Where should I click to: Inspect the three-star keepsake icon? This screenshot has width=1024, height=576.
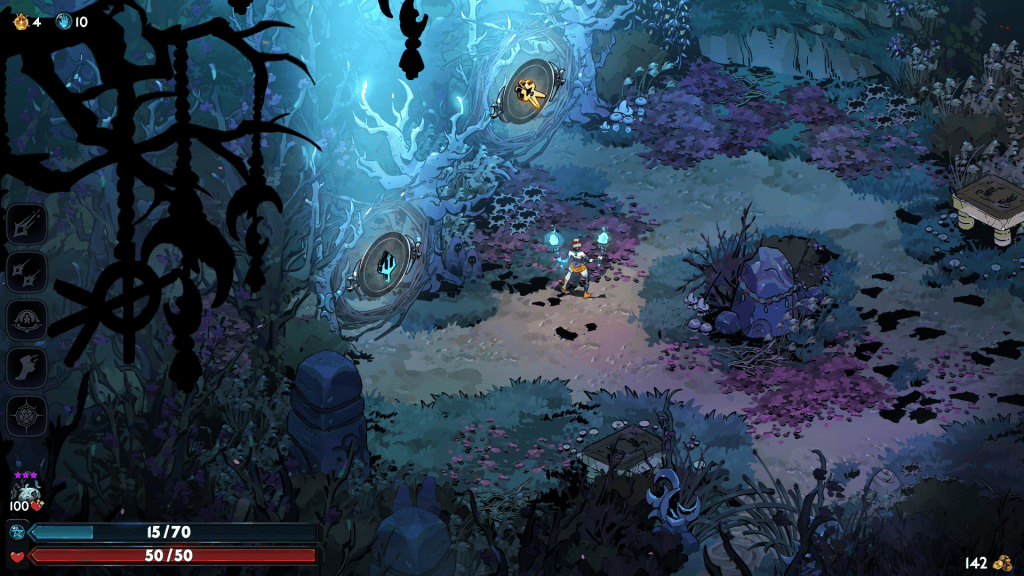[x=24, y=489]
